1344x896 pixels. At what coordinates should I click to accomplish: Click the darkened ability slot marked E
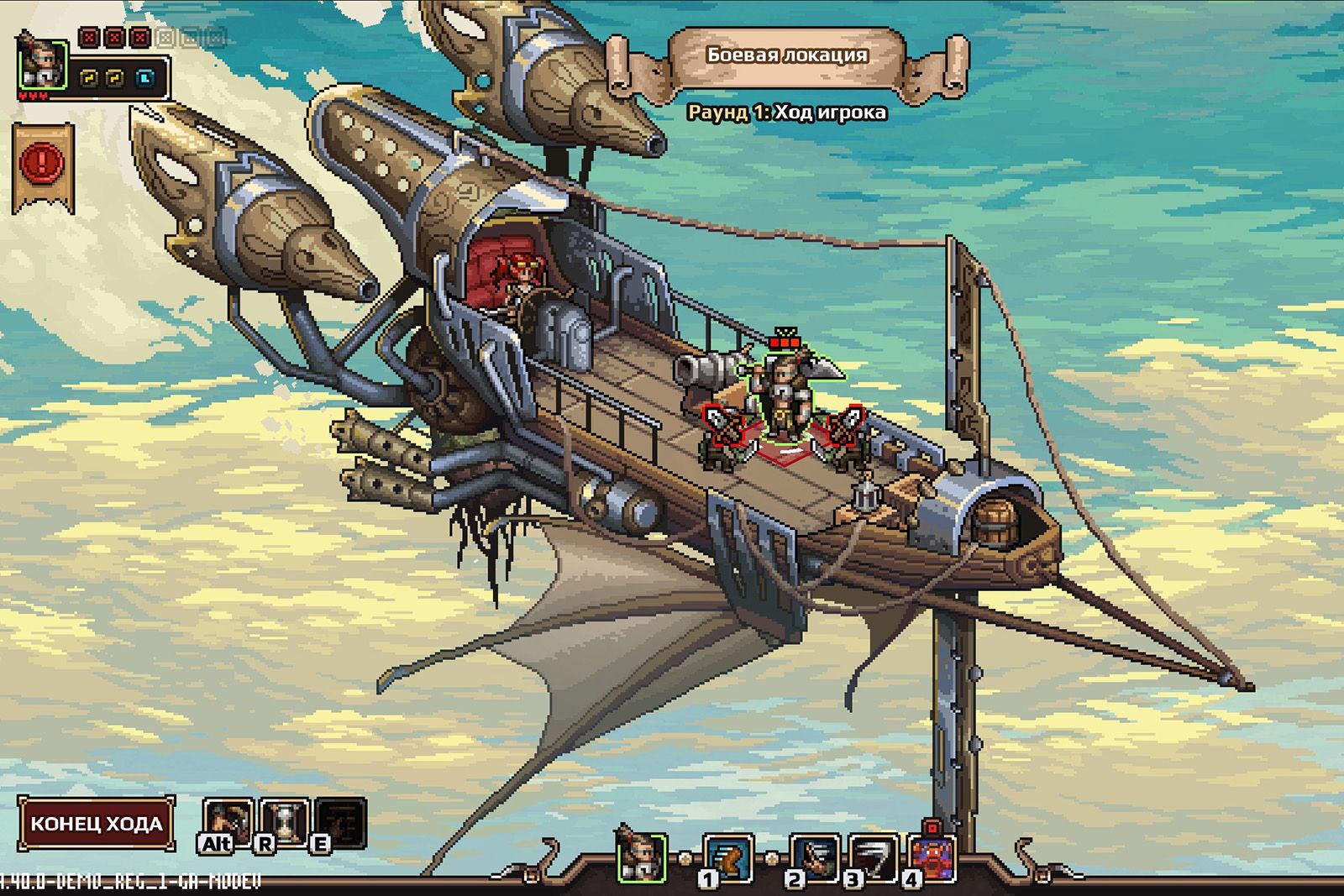tap(339, 821)
